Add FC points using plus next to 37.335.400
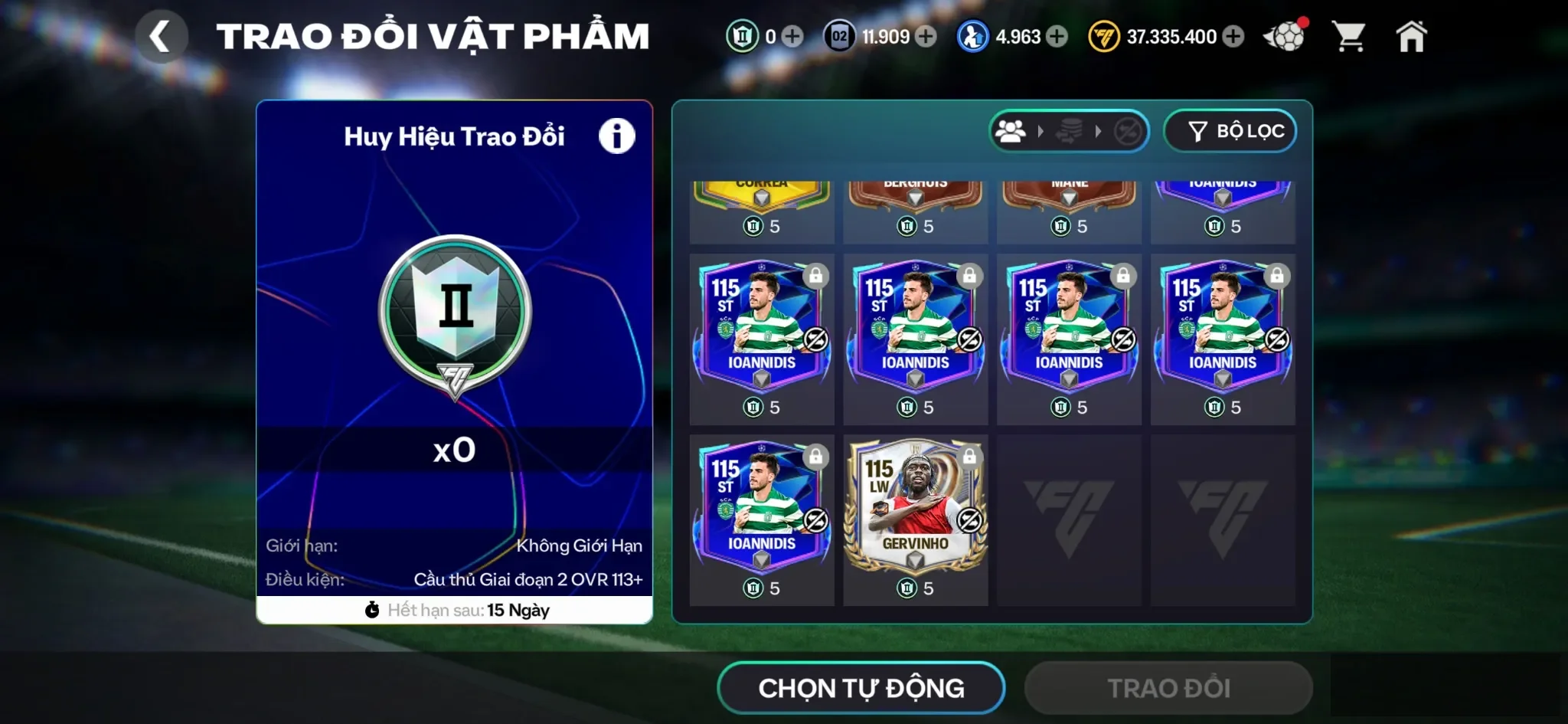This screenshot has width=1568, height=724. coord(1232,36)
